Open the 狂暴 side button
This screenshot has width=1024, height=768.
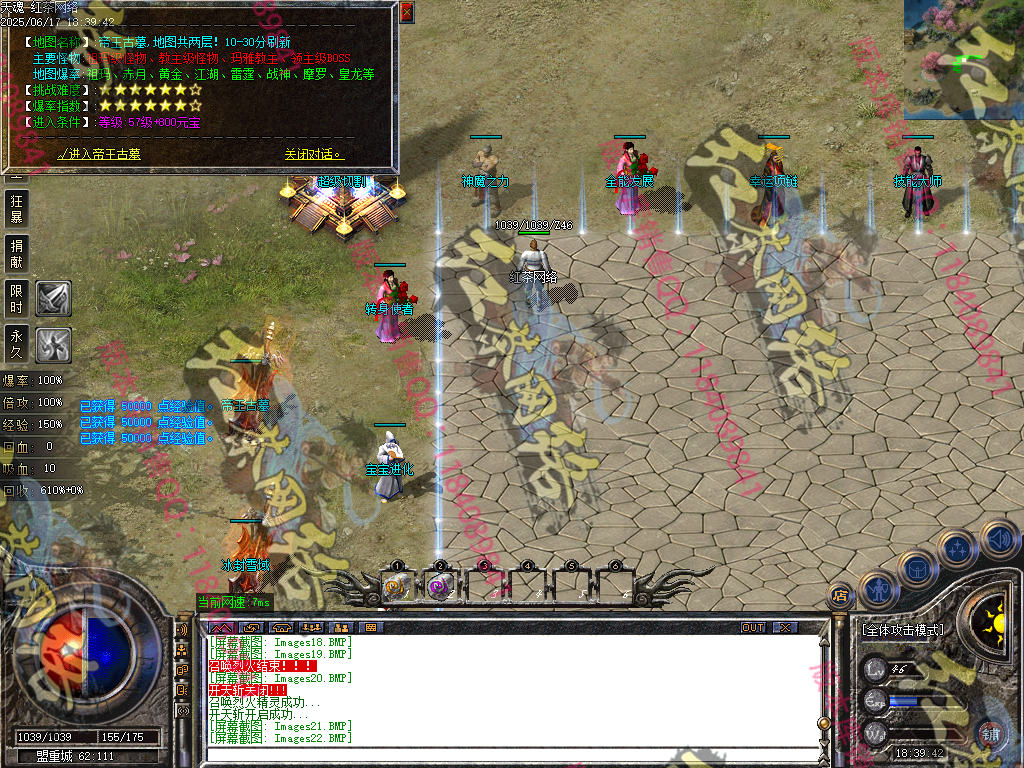pyautogui.click(x=17, y=208)
